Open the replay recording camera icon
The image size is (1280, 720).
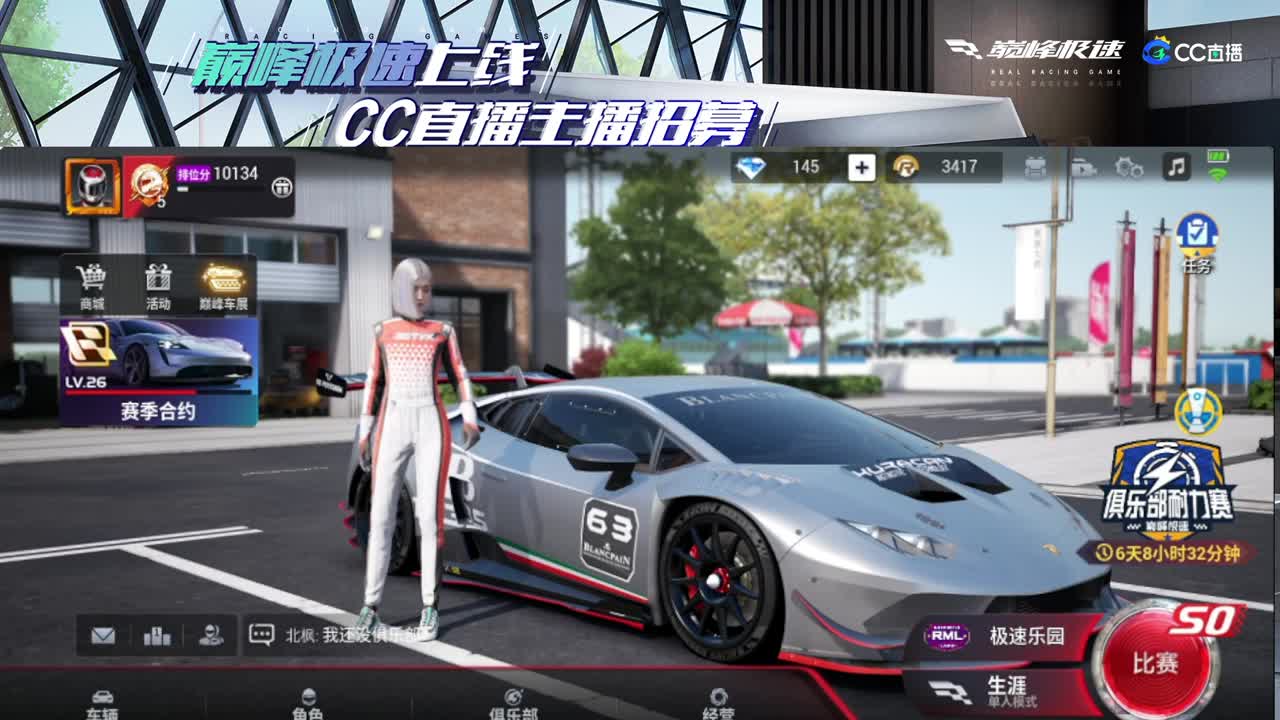1084,168
